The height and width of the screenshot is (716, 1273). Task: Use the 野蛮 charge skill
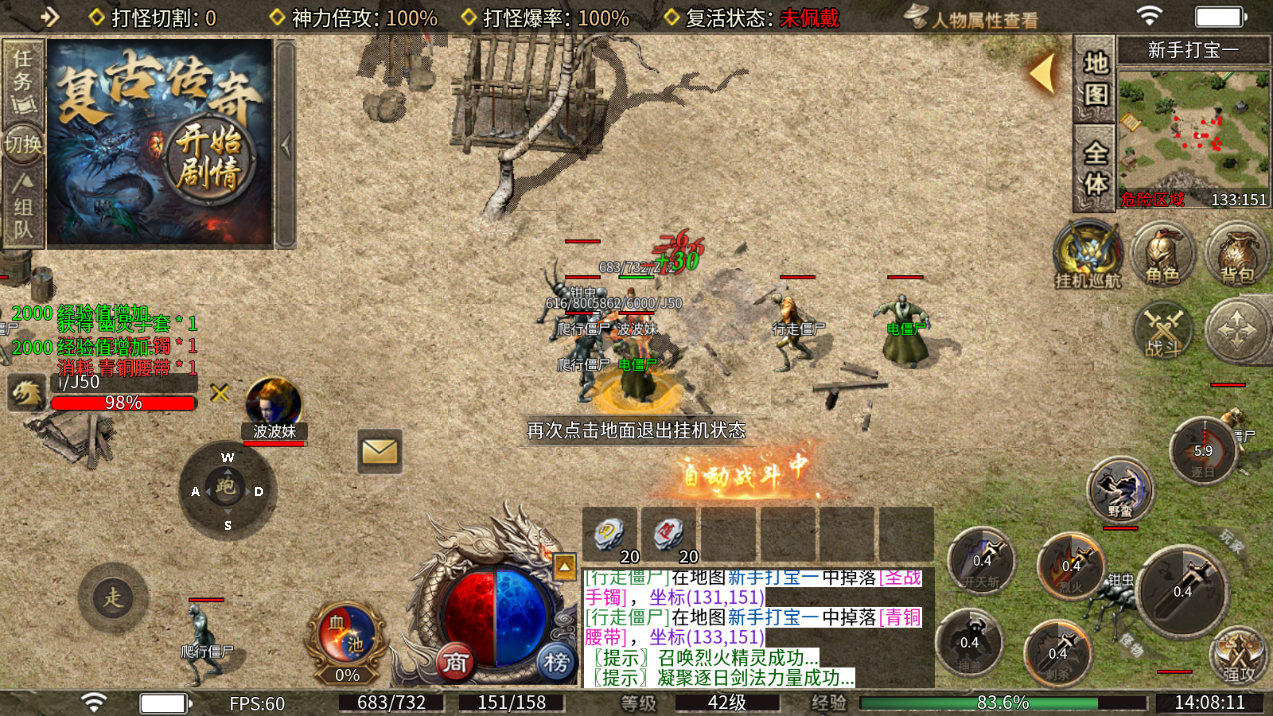click(1120, 491)
